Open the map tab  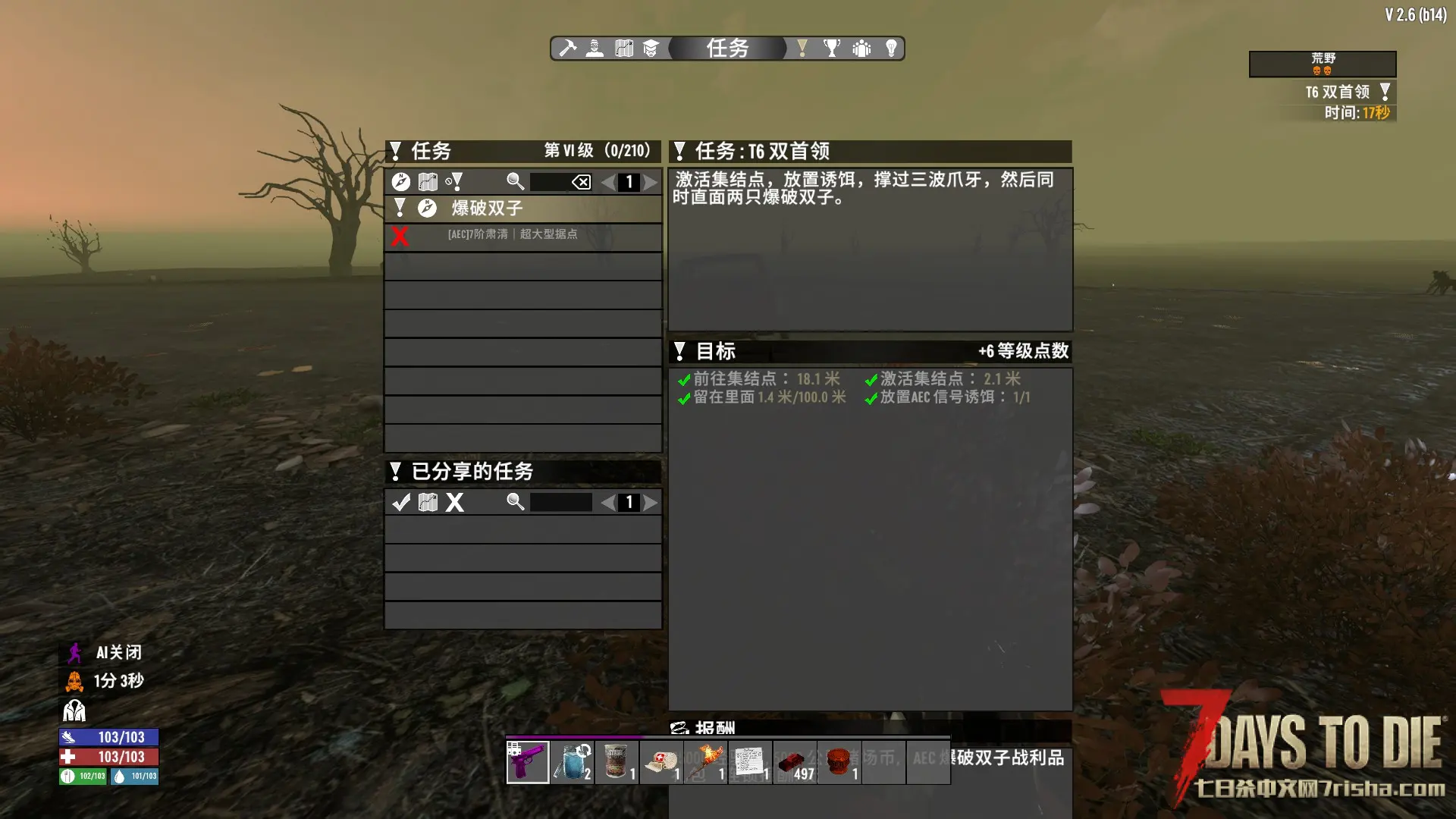(x=624, y=49)
